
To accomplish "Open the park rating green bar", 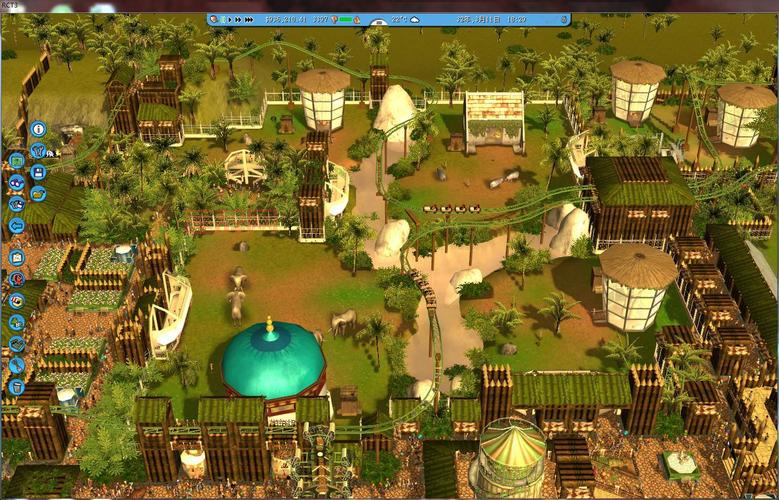I will [347, 19].
